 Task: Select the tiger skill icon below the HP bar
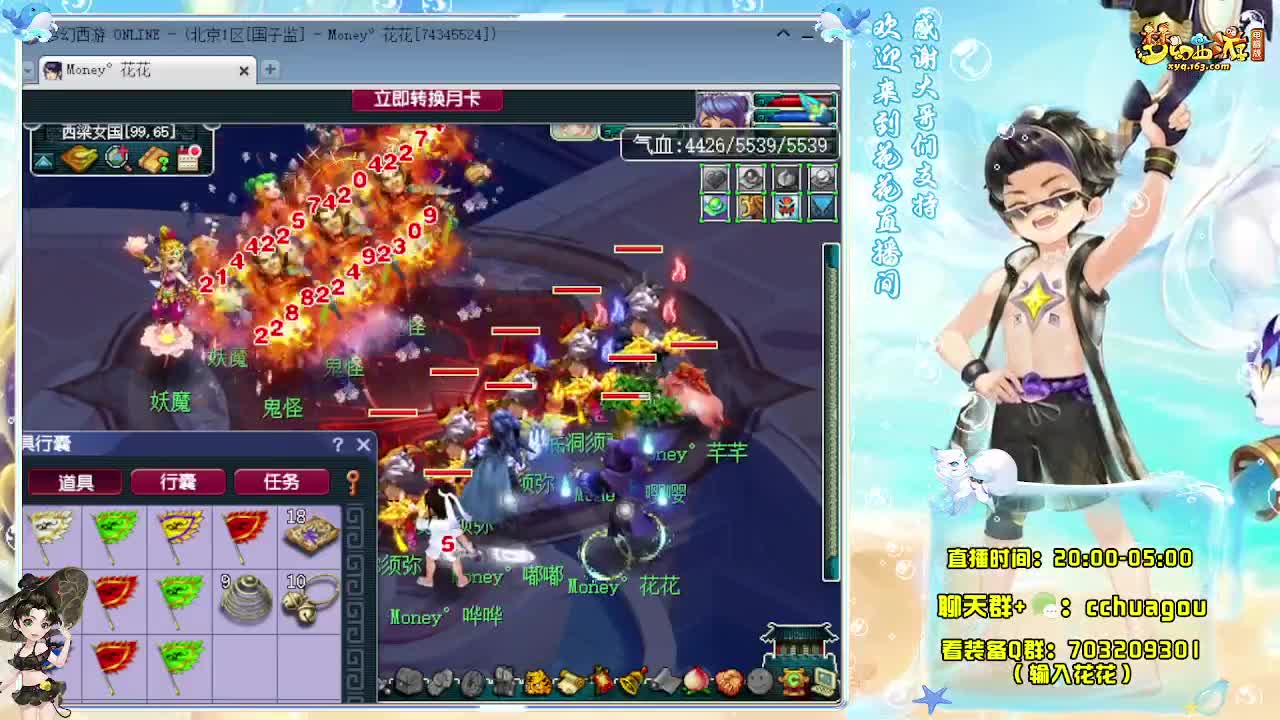coord(751,208)
